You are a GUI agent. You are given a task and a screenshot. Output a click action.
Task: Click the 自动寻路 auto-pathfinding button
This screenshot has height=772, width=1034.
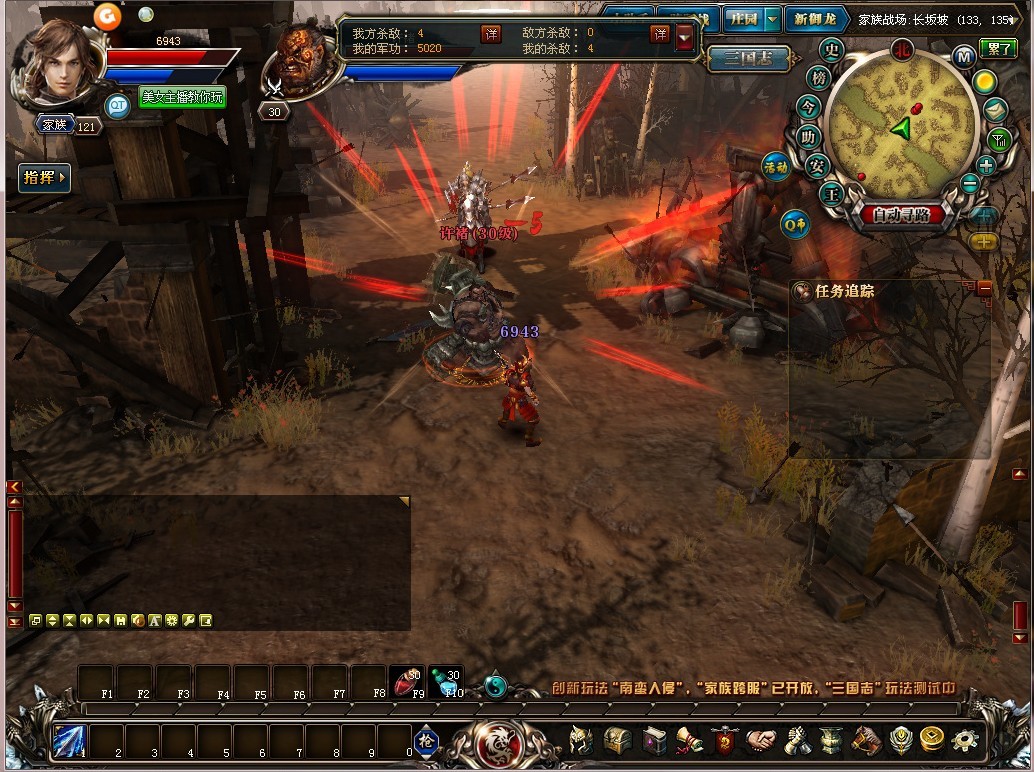[x=900, y=215]
